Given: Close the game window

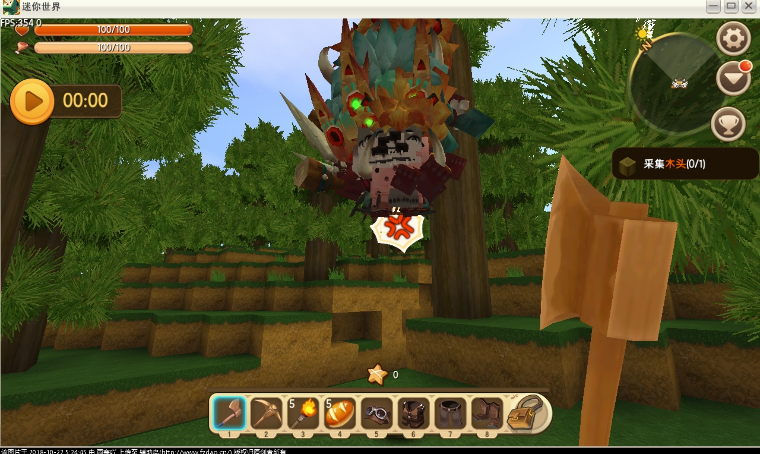Looking at the screenshot, I should pos(750,7).
